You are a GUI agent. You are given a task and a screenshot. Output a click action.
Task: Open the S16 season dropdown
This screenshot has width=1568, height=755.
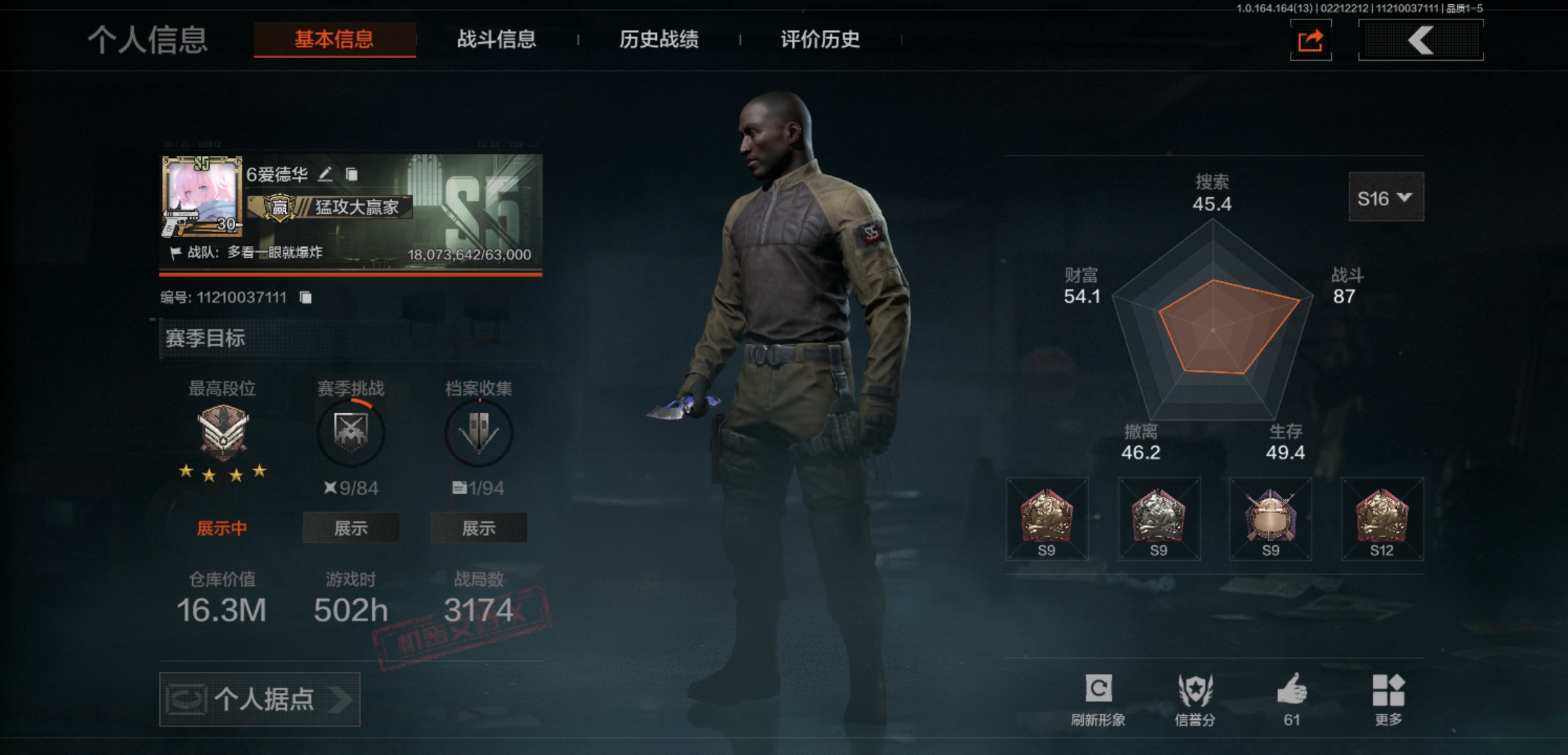1385,199
